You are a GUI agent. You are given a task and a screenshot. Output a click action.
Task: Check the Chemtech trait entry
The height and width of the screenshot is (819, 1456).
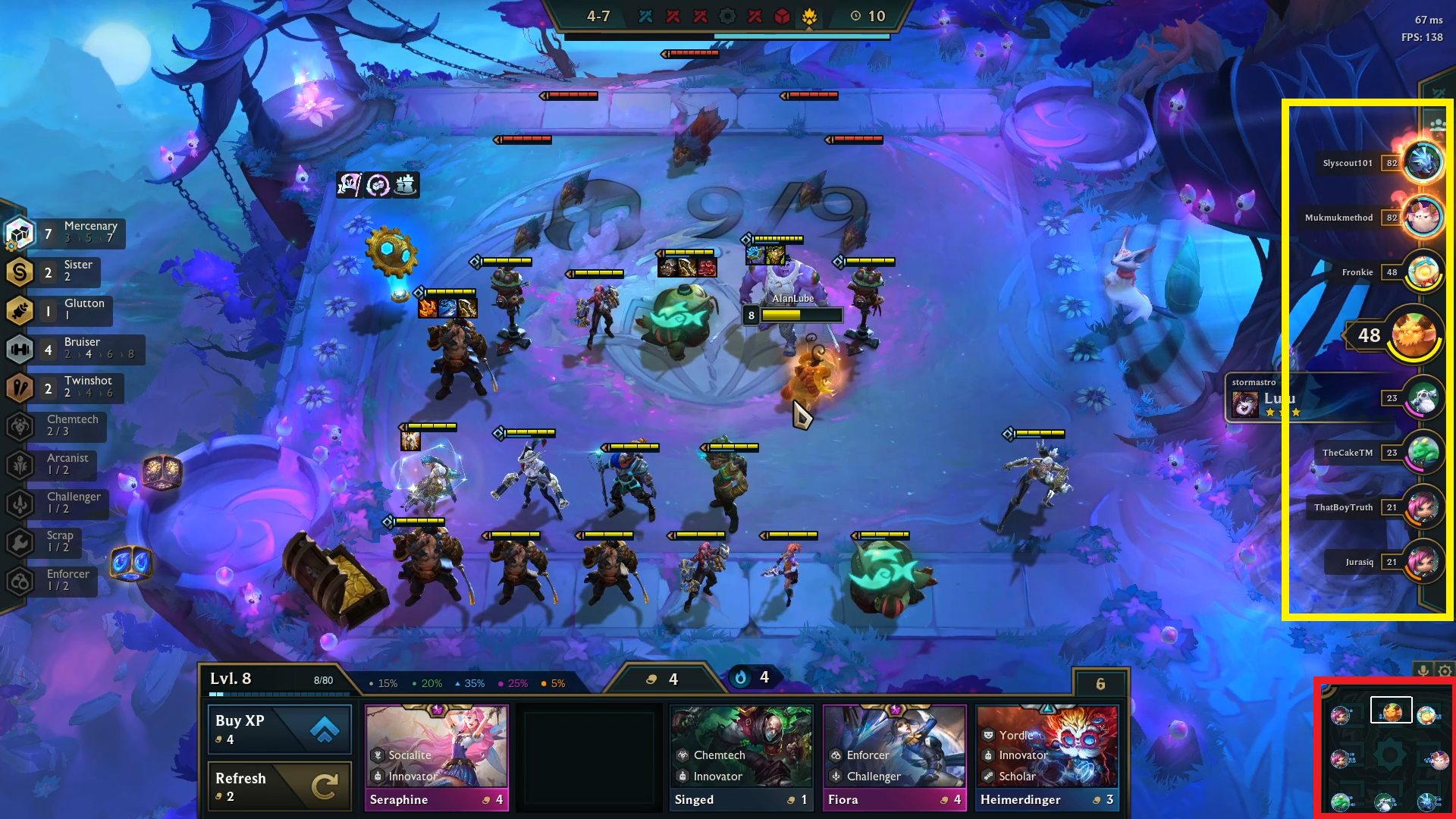(x=57, y=426)
